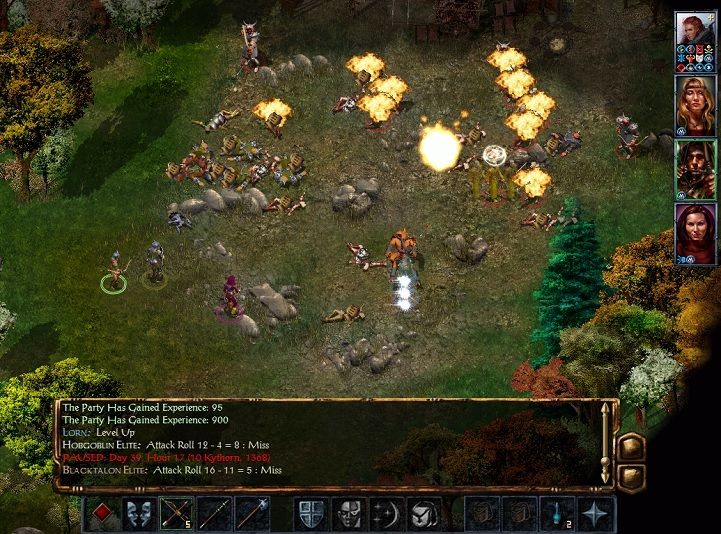721x534 pixels.
Task: Equip the bow and arrows weapon slot
Action: [x=176, y=514]
